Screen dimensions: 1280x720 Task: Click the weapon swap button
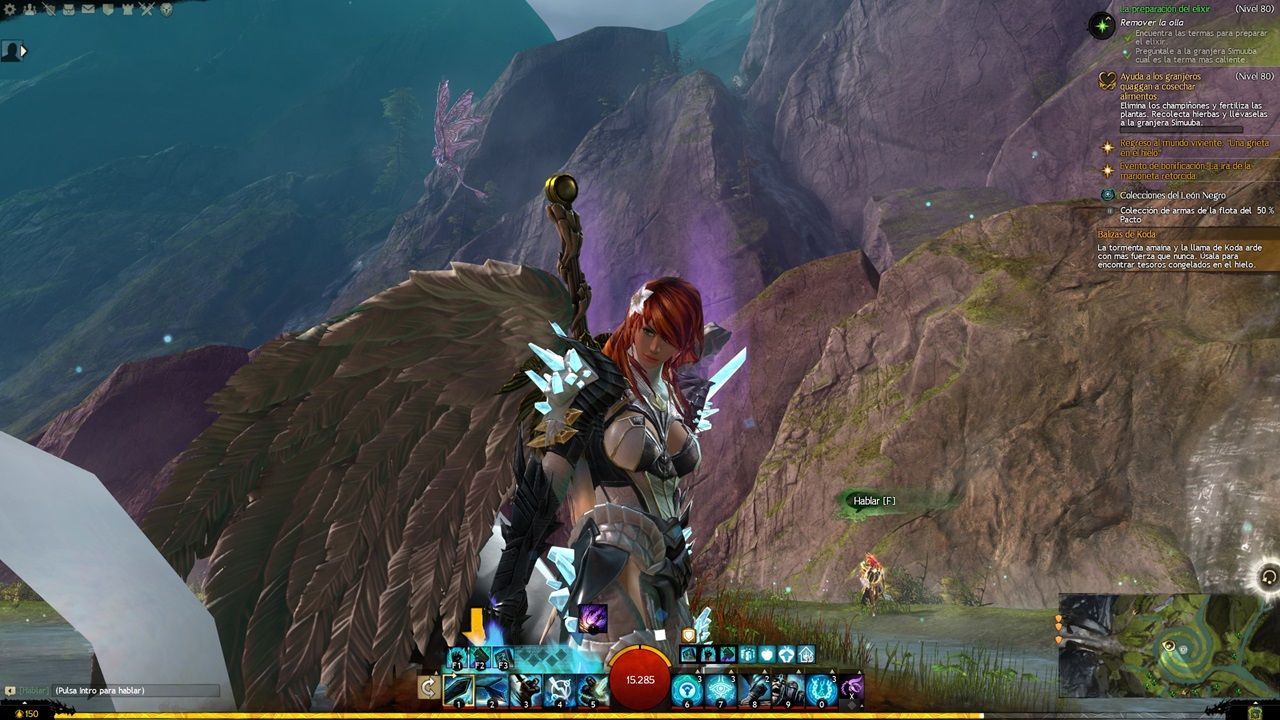[428, 688]
